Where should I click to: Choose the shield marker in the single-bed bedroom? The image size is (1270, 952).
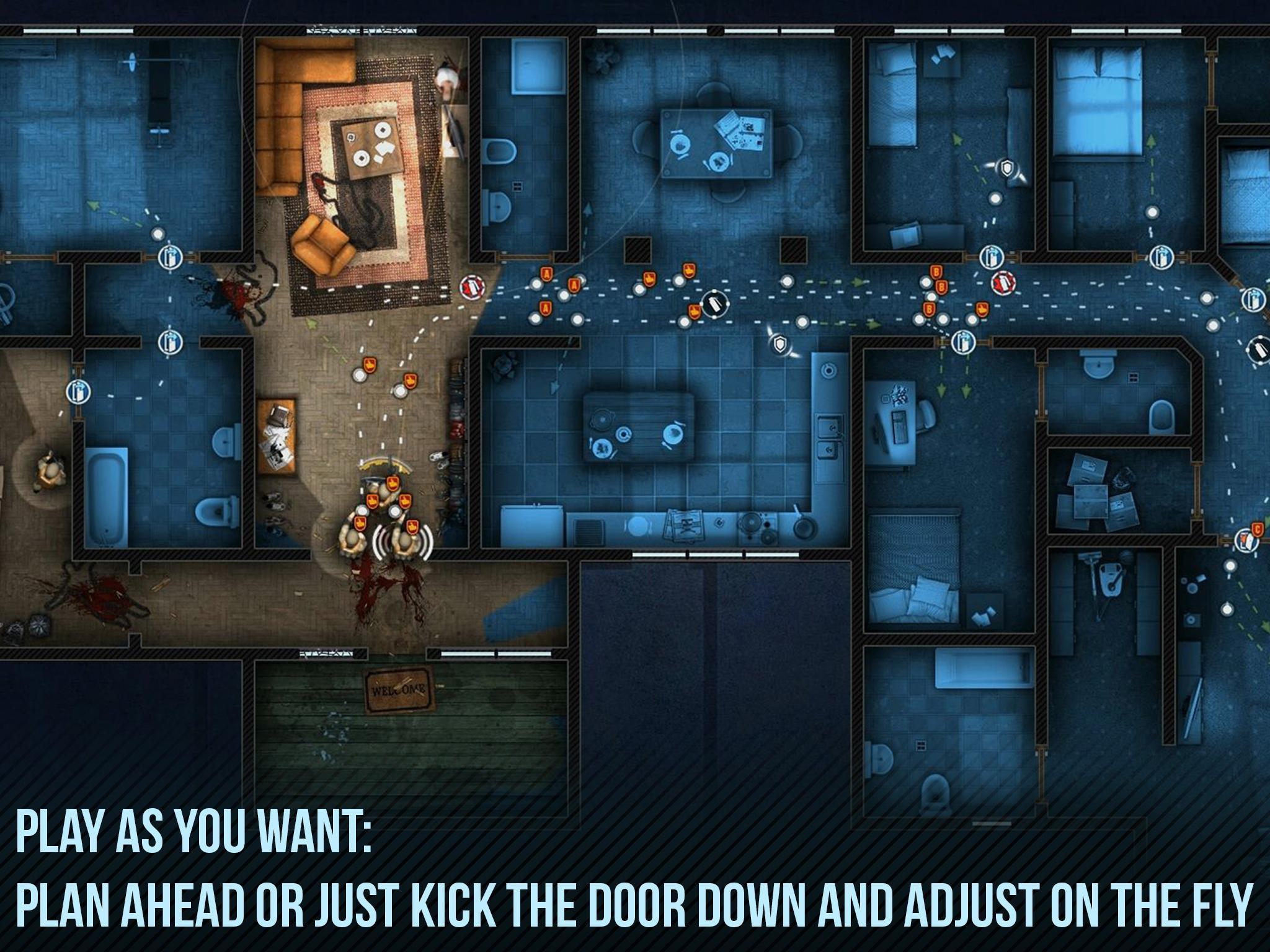(1008, 167)
